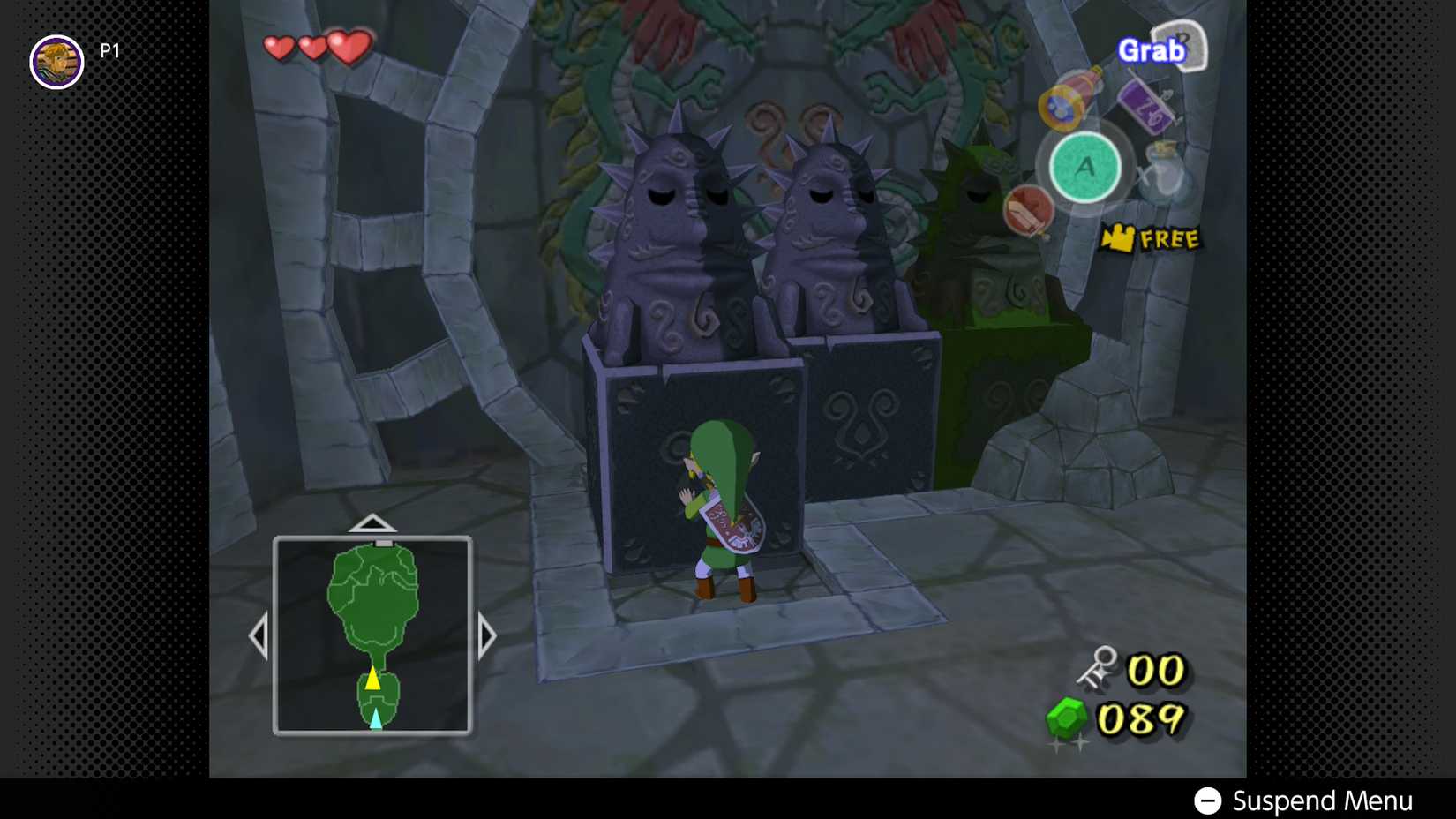Click the green rupee icon by the counter
The height and width of the screenshot is (819, 1456).
(x=1065, y=719)
